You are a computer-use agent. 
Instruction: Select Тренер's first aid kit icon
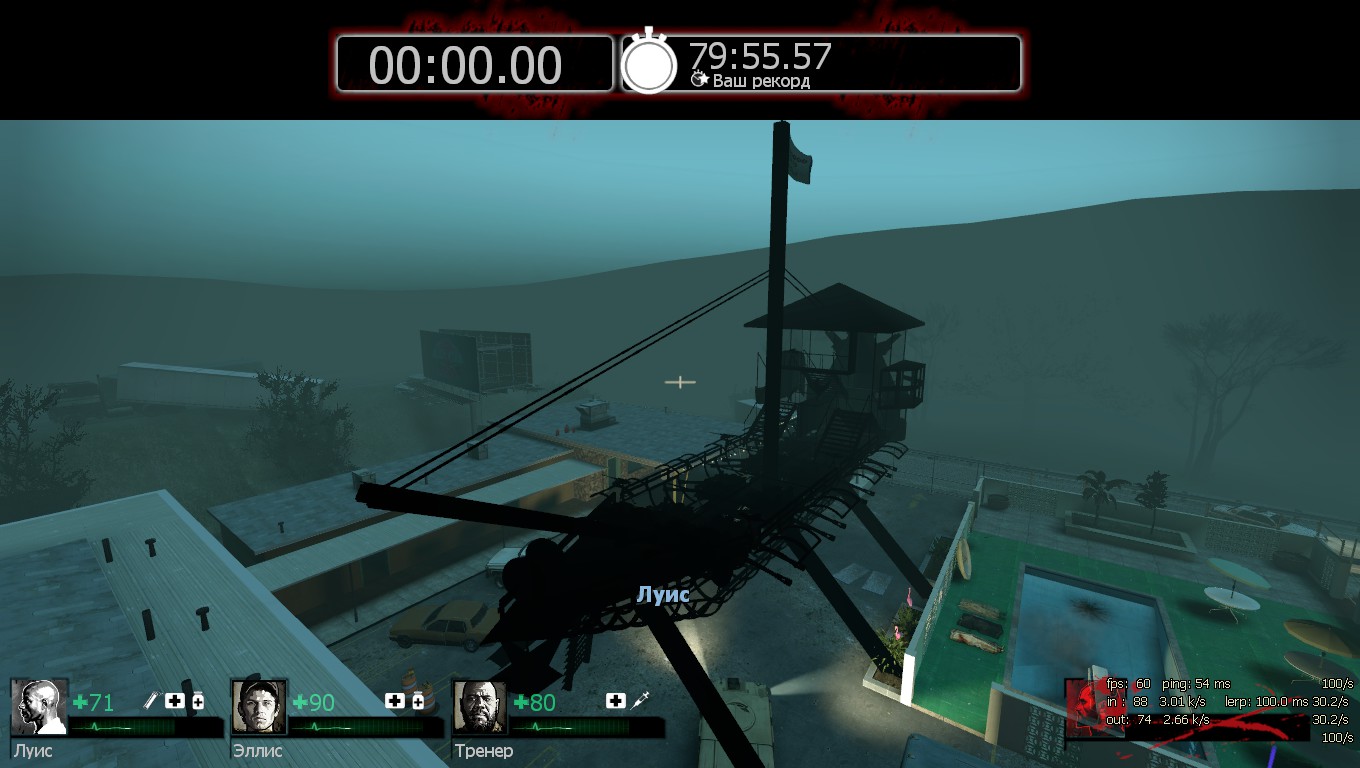[x=615, y=701]
